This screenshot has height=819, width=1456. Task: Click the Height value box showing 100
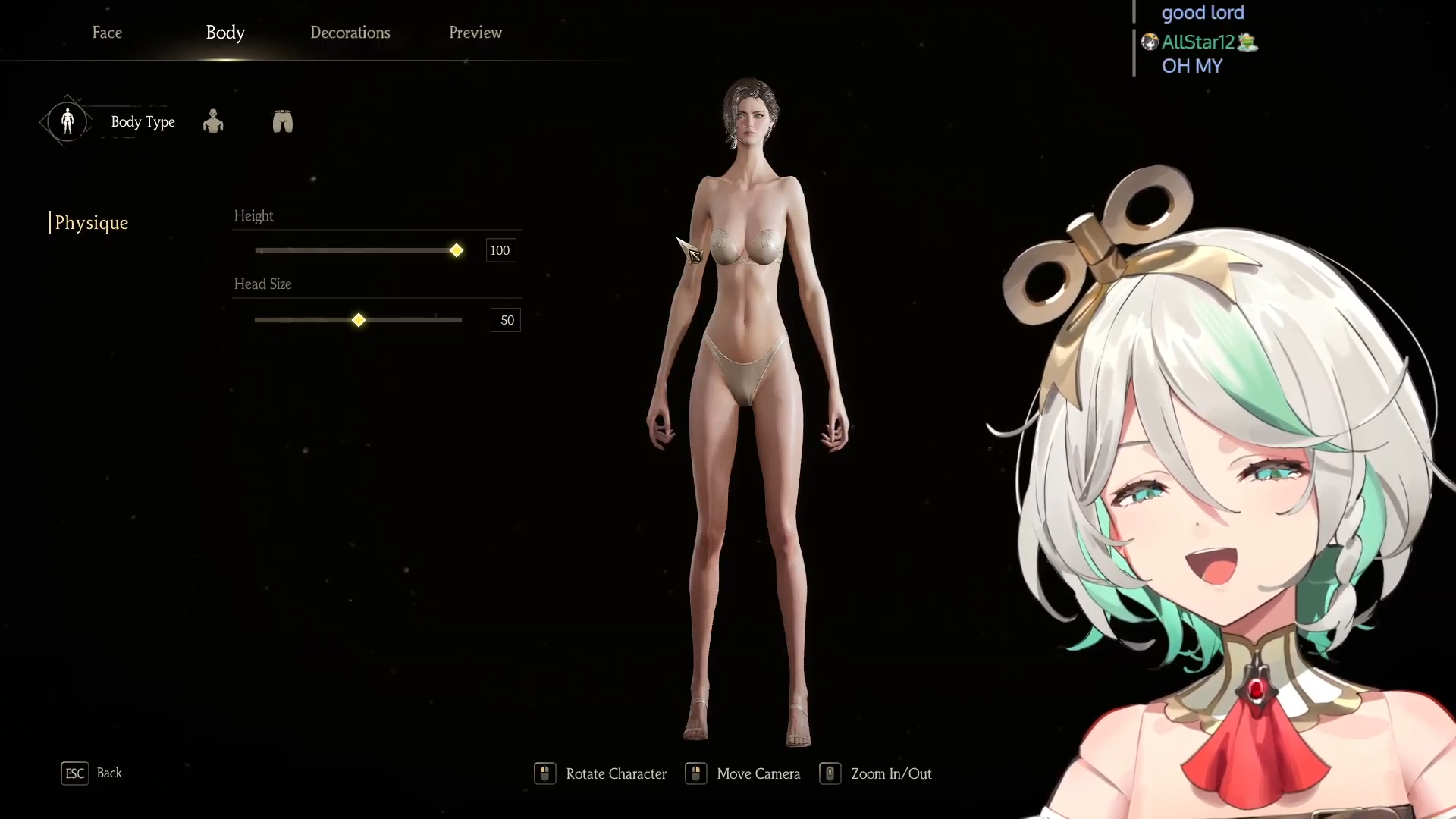point(500,250)
